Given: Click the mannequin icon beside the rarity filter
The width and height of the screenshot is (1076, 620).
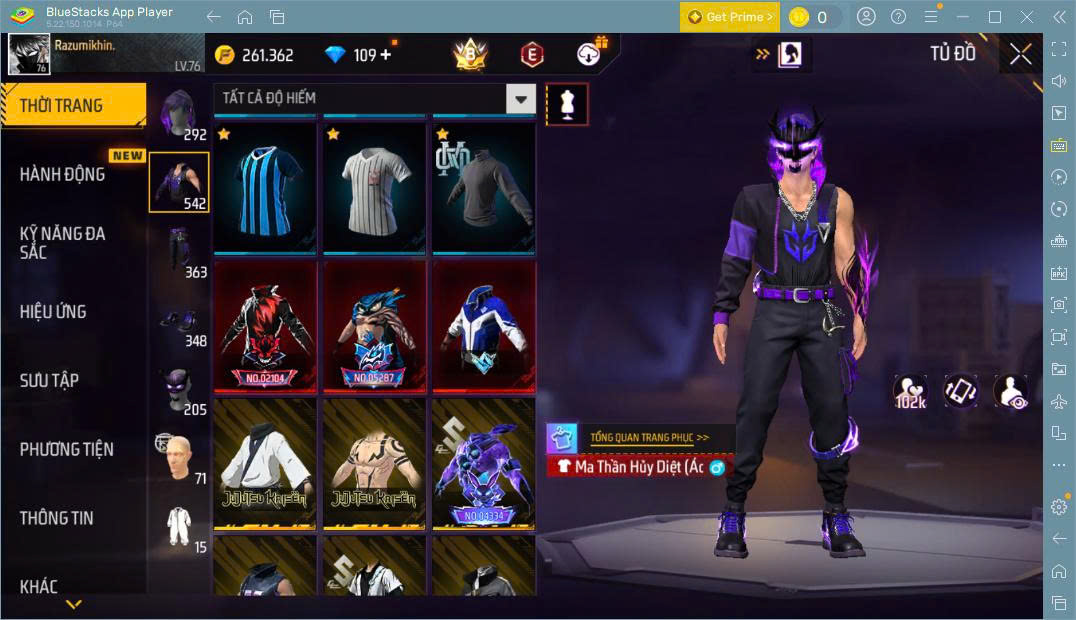Looking at the screenshot, I should pos(567,104).
